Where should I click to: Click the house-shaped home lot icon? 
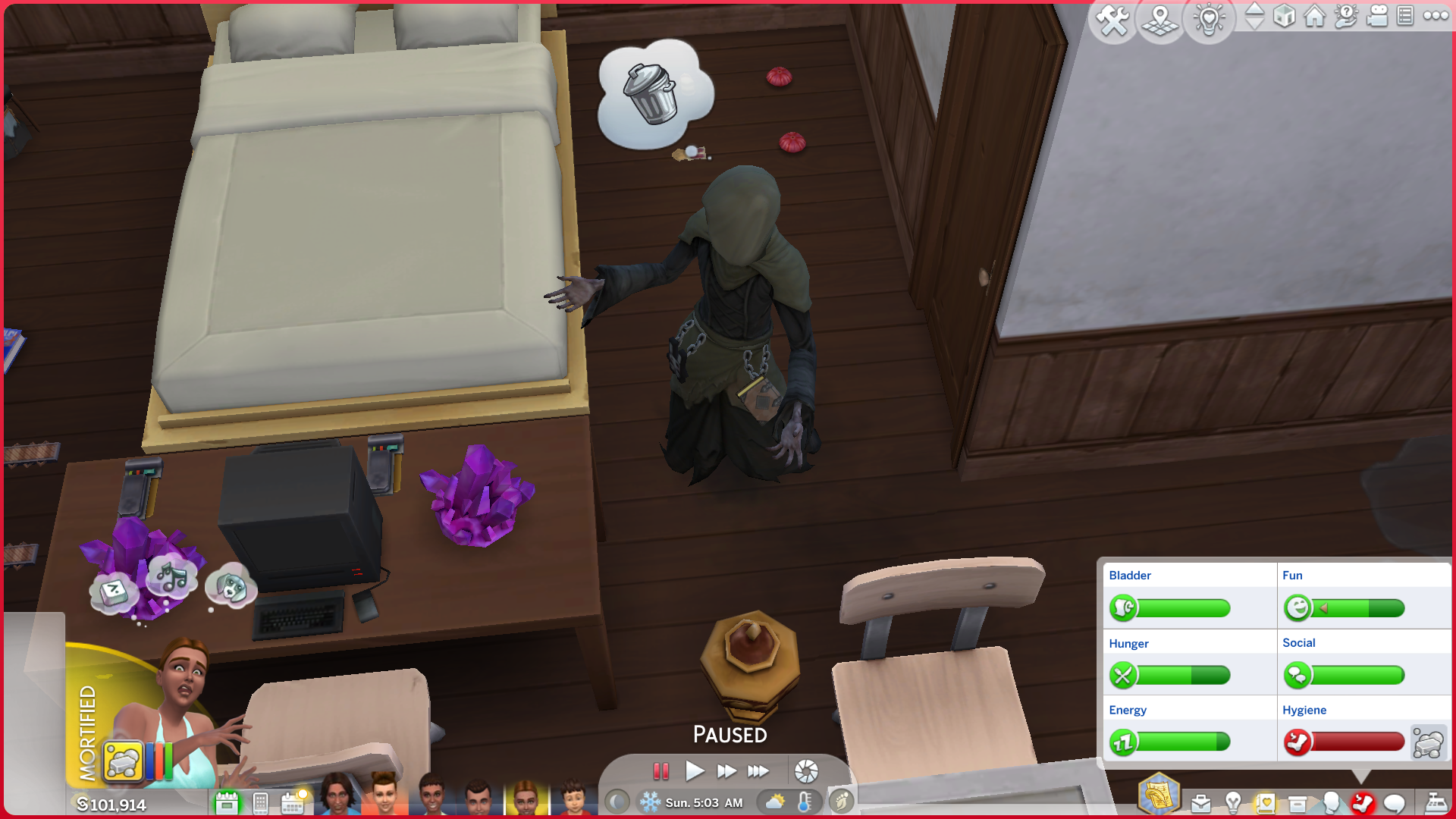pyautogui.click(x=1314, y=16)
